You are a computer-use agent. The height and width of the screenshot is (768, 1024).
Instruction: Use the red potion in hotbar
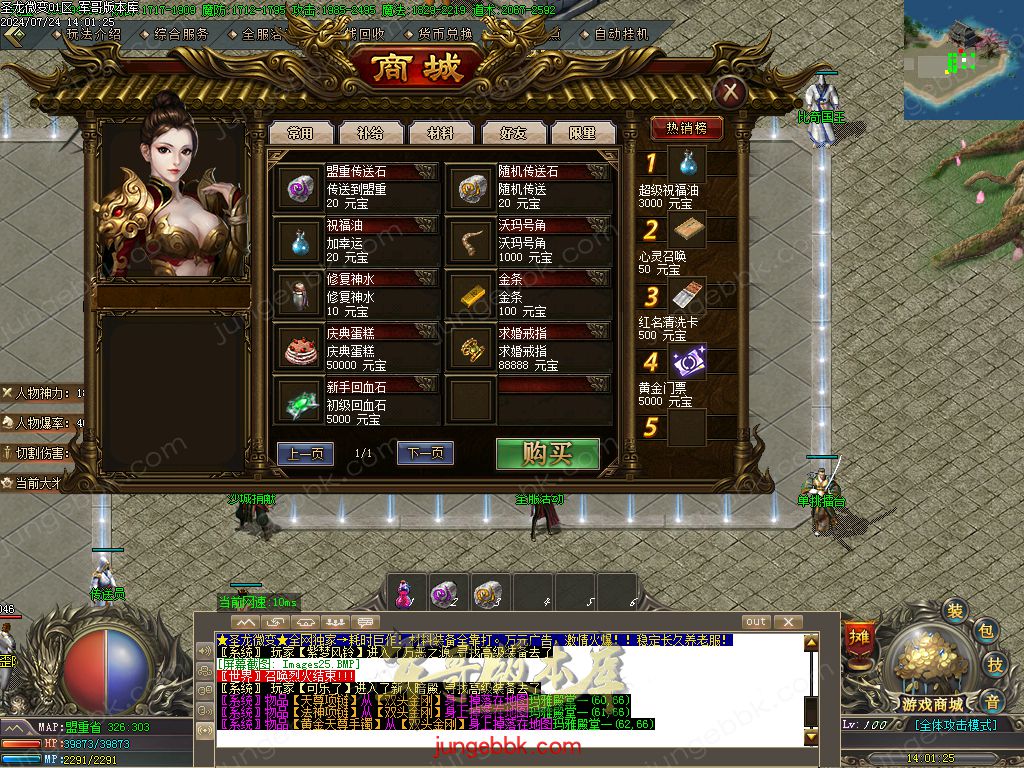pyautogui.click(x=403, y=594)
